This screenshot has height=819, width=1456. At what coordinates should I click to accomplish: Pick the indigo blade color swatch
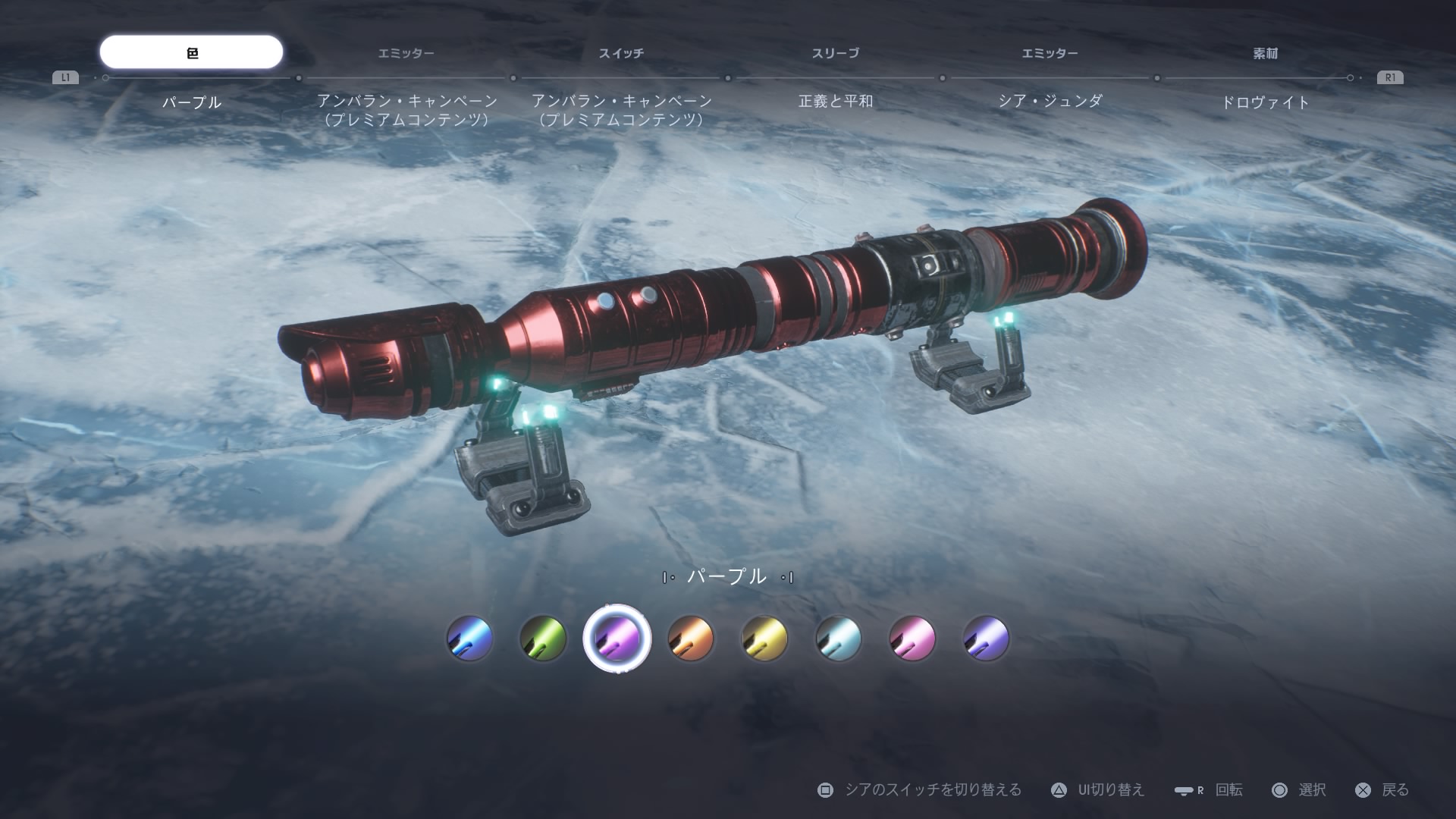(x=985, y=639)
